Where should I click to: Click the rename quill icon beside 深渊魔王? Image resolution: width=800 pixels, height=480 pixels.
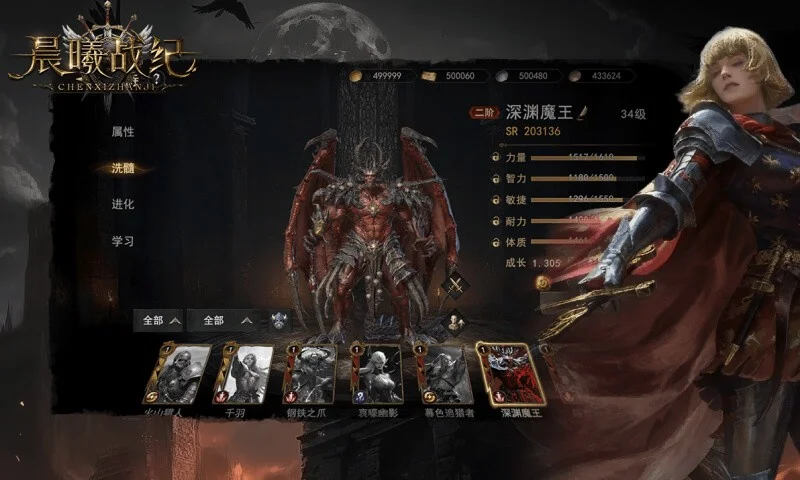(586, 111)
